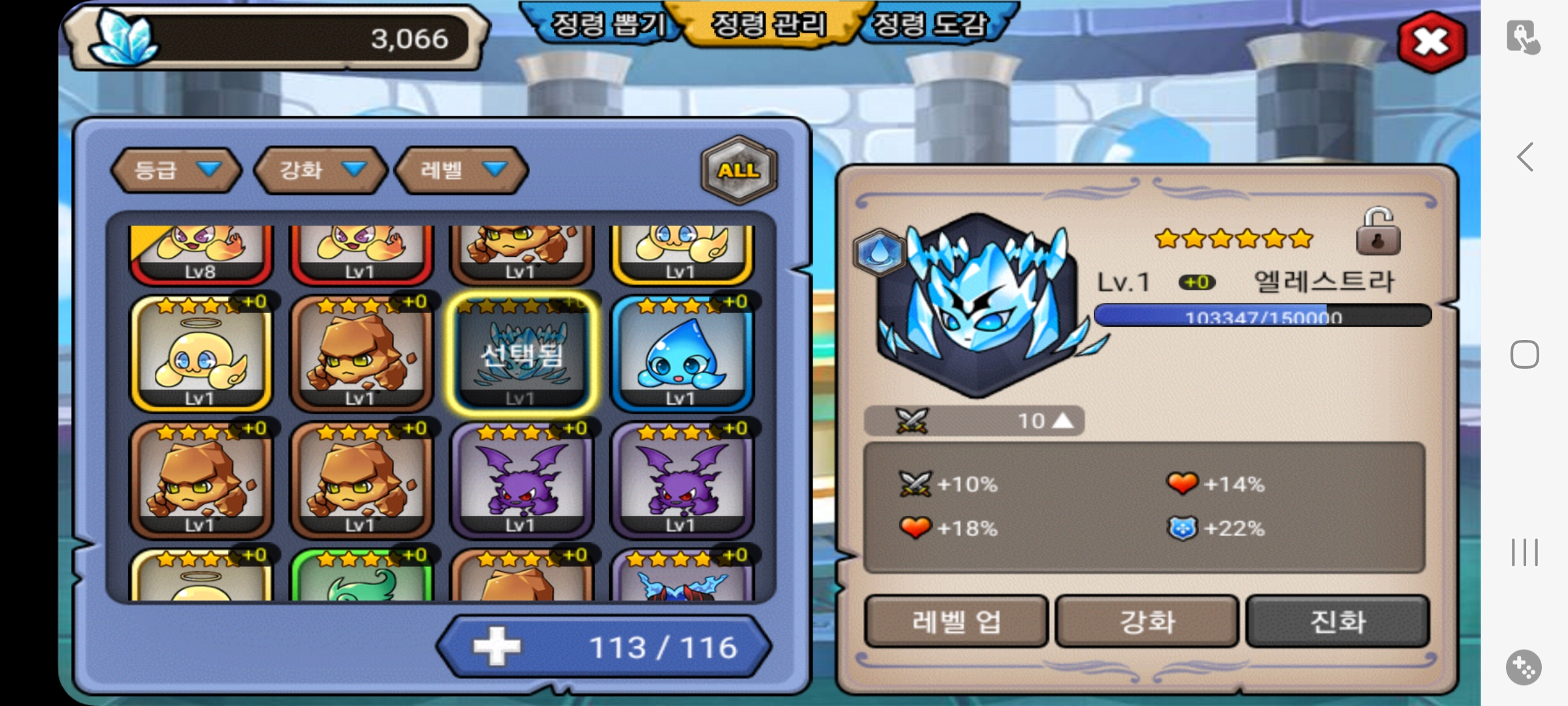Screen dimensions: 1568x706
Task: Click the 진화 evolve button
Action: click(x=1337, y=621)
